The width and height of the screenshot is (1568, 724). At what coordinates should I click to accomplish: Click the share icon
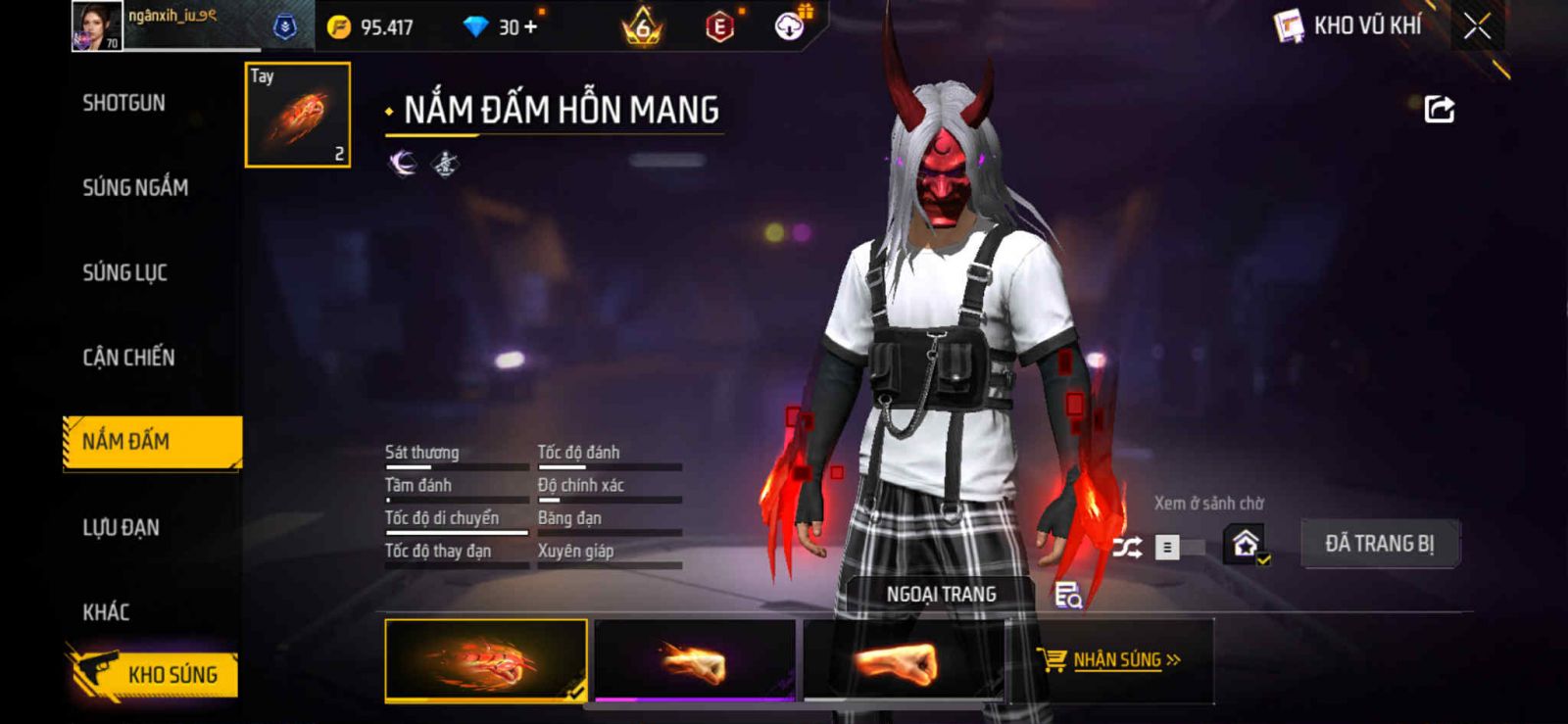(x=1439, y=109)
